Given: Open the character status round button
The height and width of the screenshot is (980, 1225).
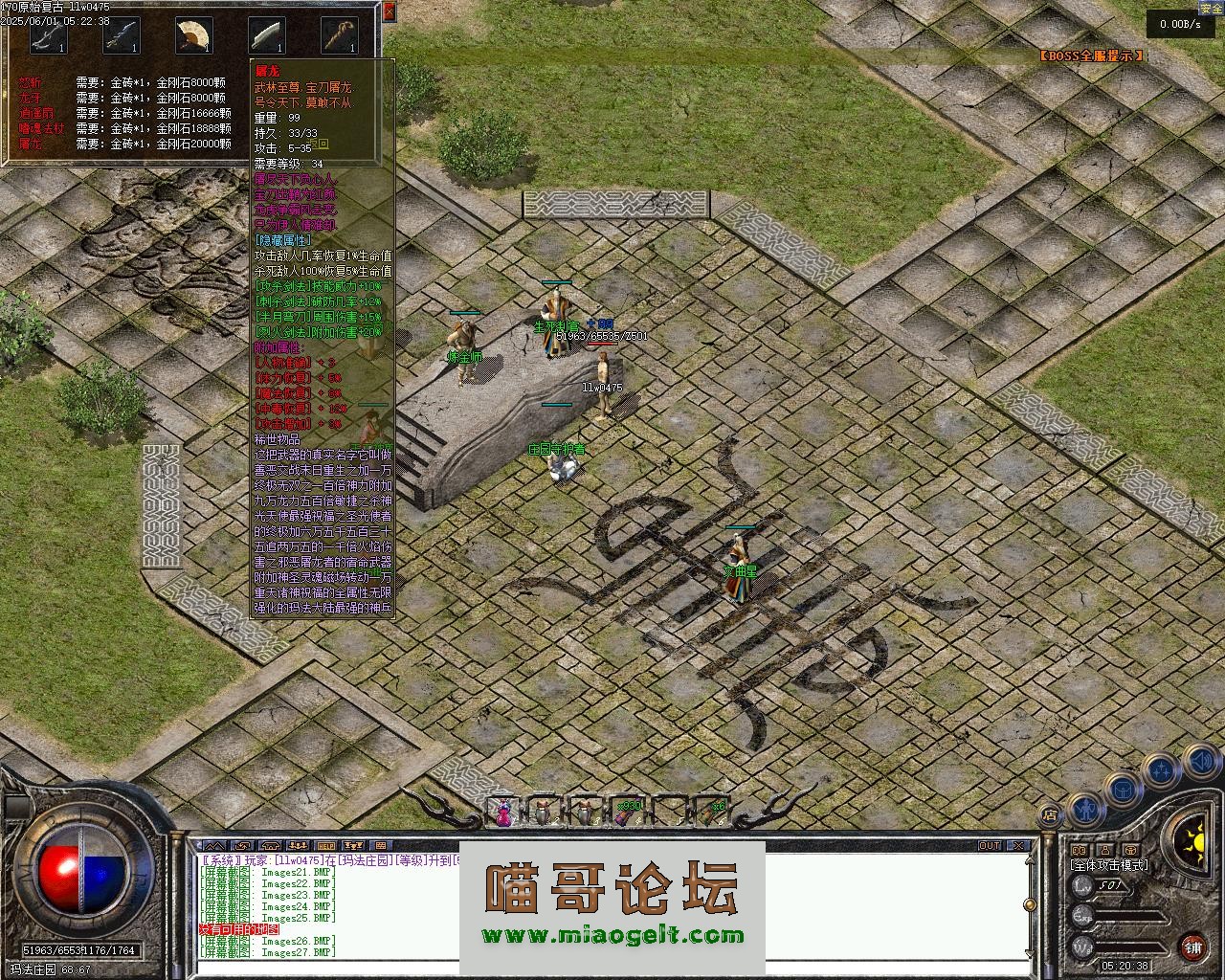Looking at the screenshot, I should pos(1084,812).
